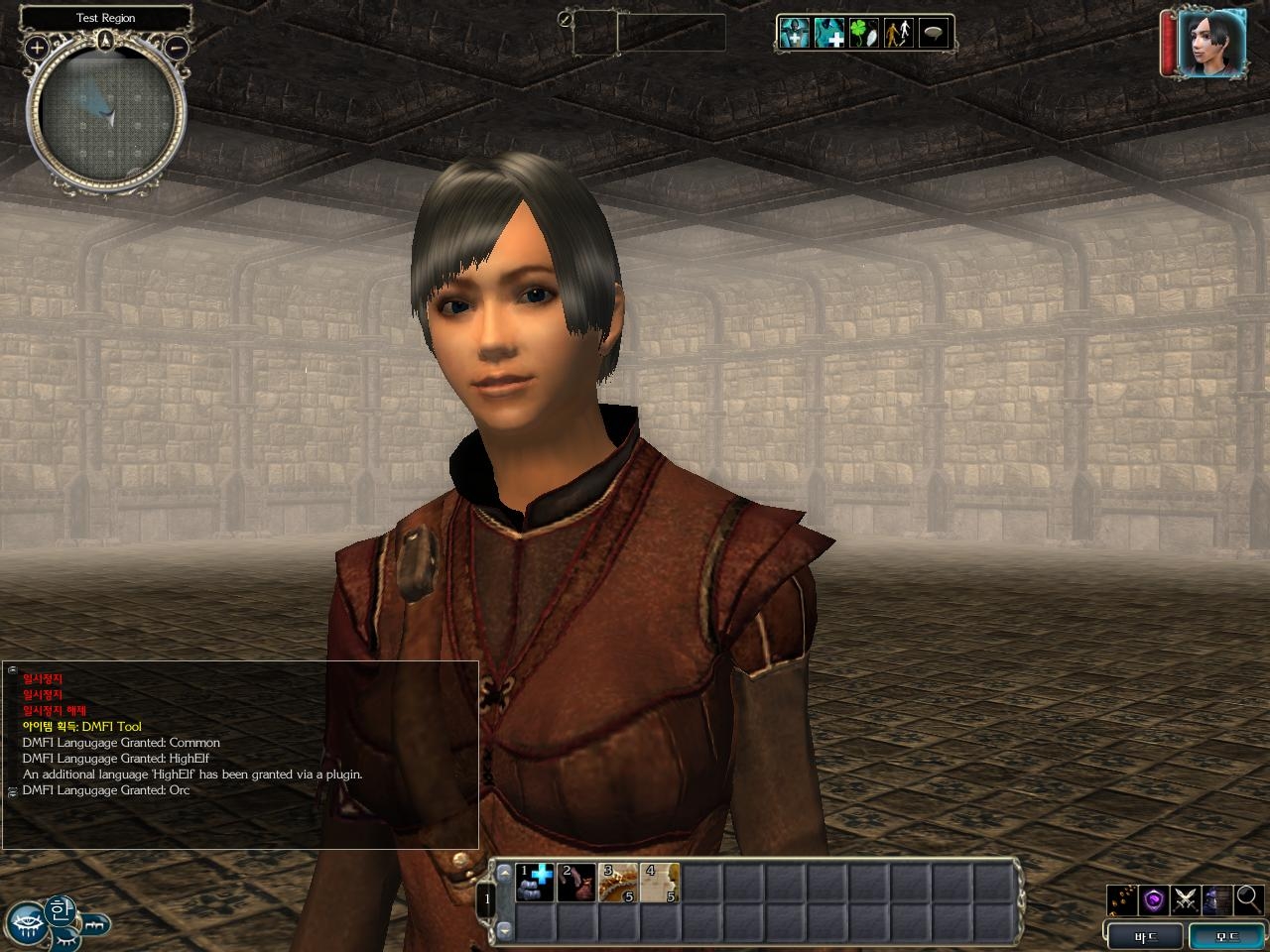Activate the four-leaf clover effect icon

864,33
